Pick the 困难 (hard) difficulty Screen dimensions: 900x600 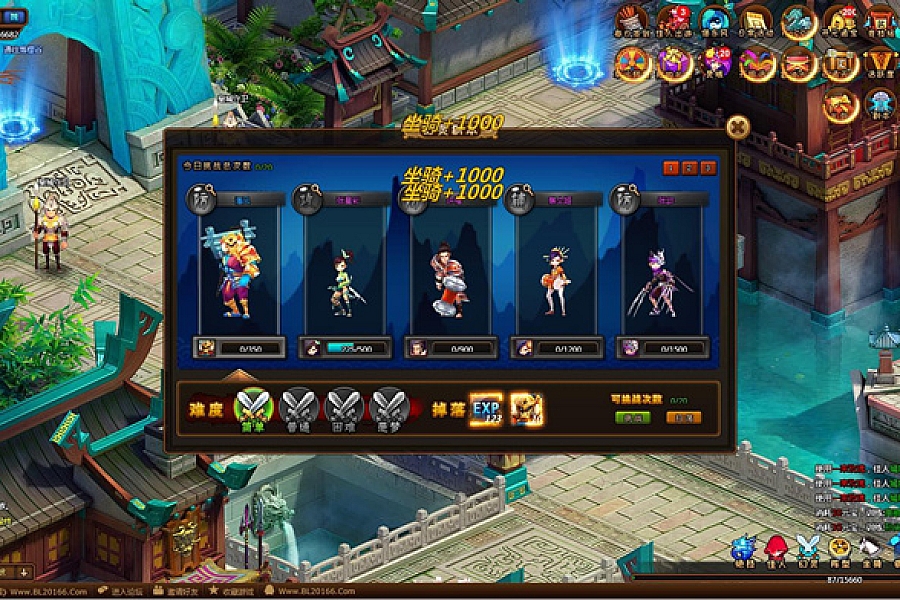point(343,406)
